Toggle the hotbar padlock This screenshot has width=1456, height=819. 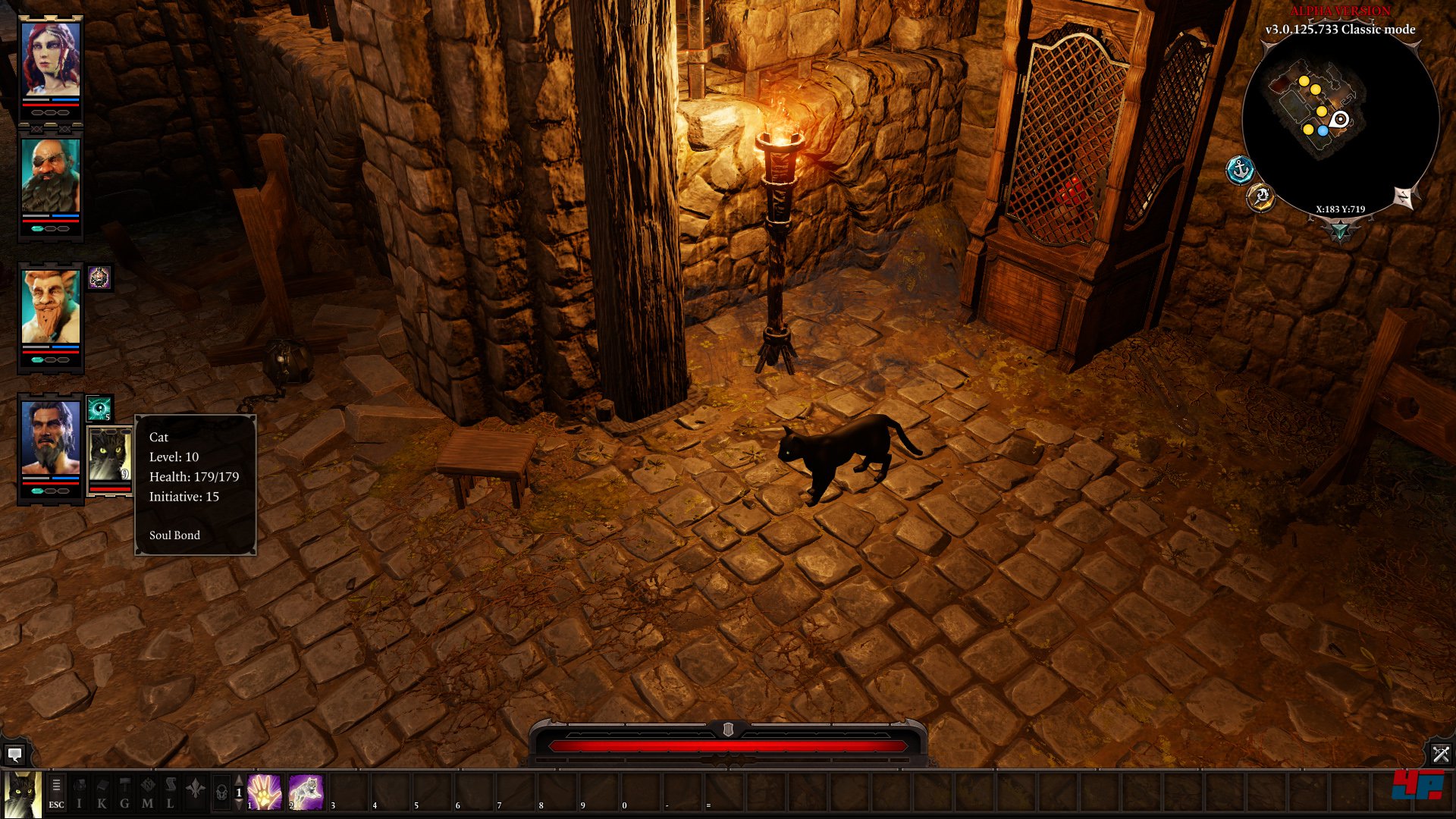[221, 793]
